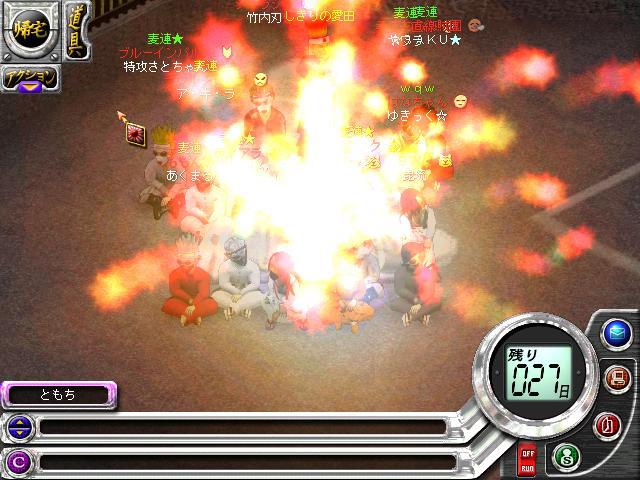
Task: Select the purple C button
Action: (18, 462)
